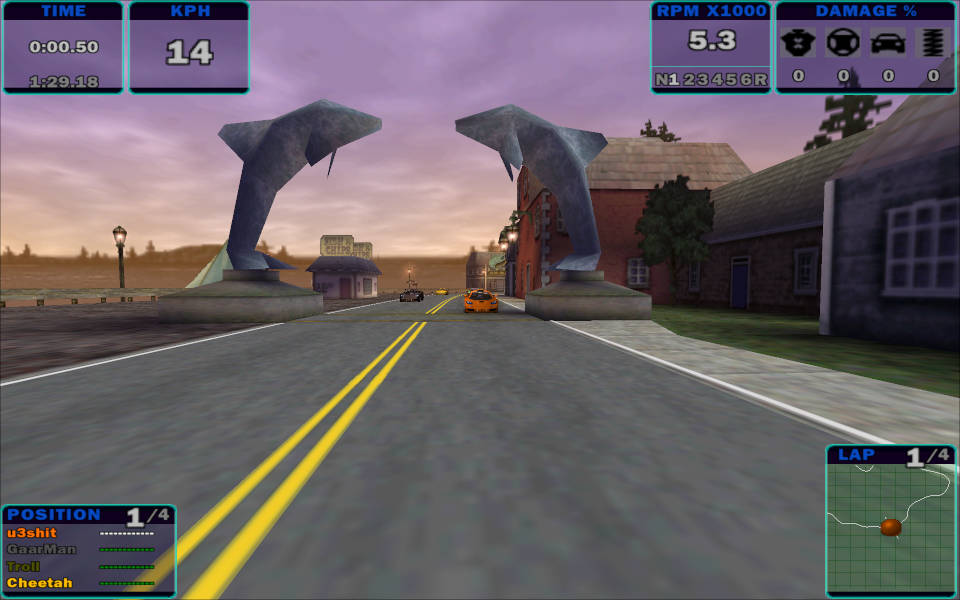Select Troll in the position list
The width and height of the screenshot is (960, 600).
tap(24, 566)
